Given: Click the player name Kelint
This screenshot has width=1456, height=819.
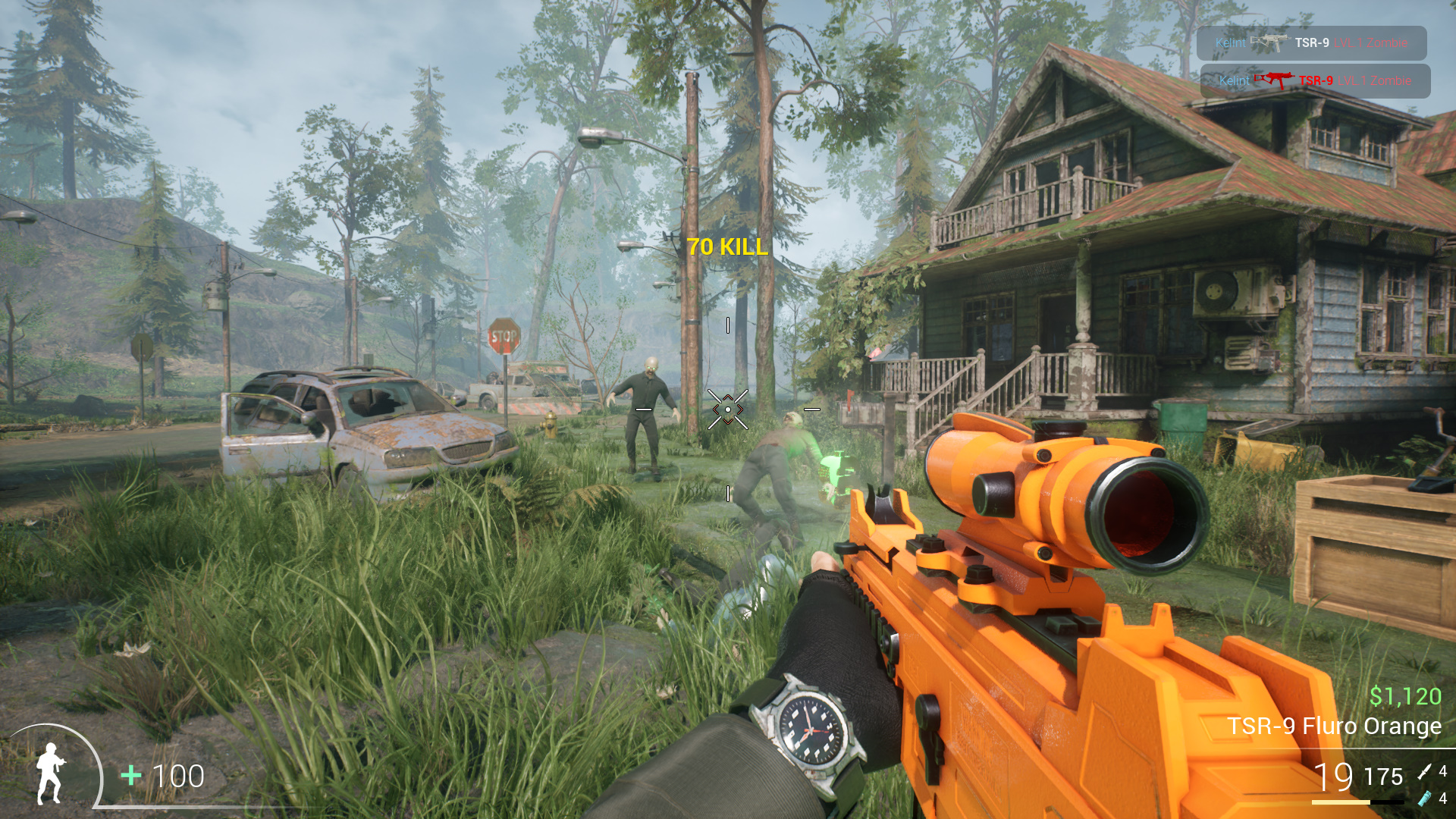Looking at the screenshot, I should pos(1232,42).
